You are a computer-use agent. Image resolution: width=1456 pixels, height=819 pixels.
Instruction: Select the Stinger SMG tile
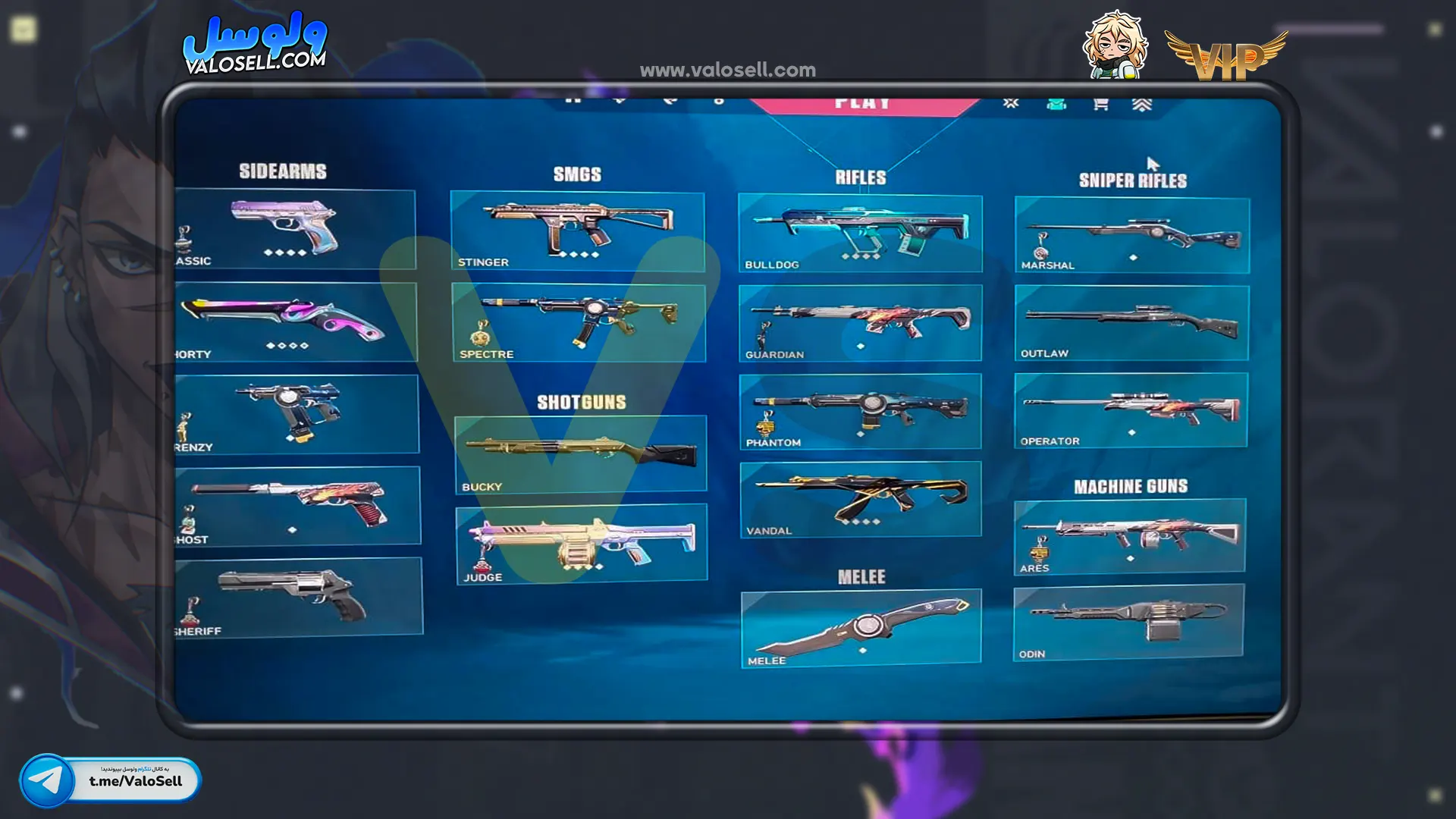(x=577, y=231)
